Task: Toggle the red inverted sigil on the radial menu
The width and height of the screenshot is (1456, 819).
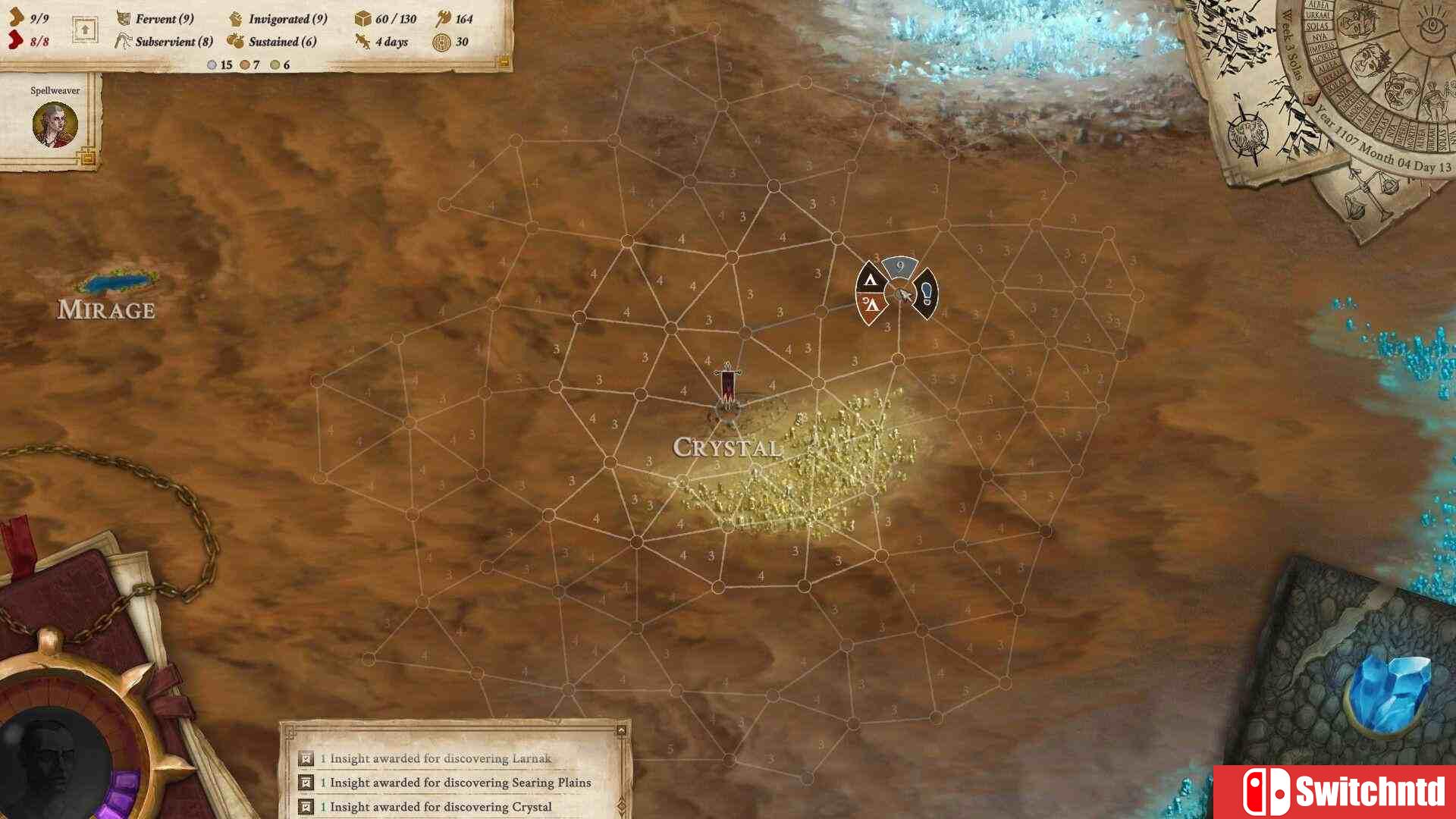Action: click(x=871, y=305)
